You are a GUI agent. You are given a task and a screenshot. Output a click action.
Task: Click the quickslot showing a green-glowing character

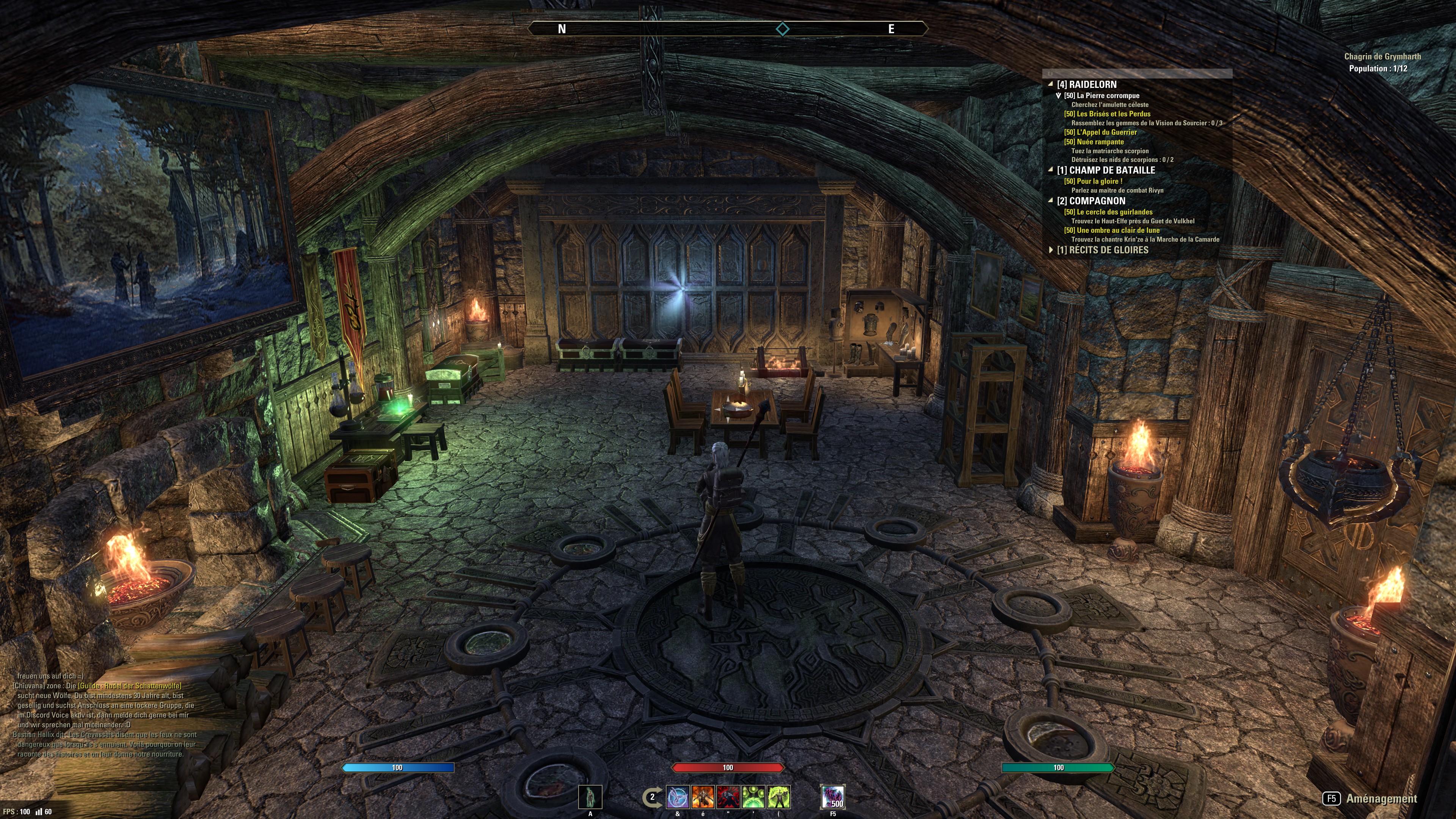pos(590,797)
